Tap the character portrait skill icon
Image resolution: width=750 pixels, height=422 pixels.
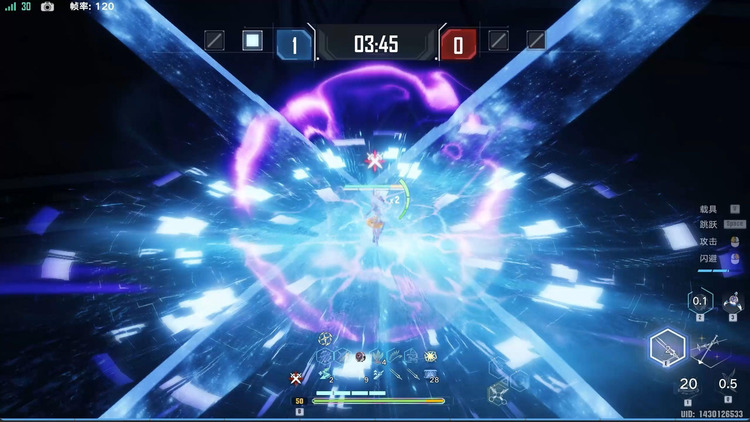coord(732,301)
